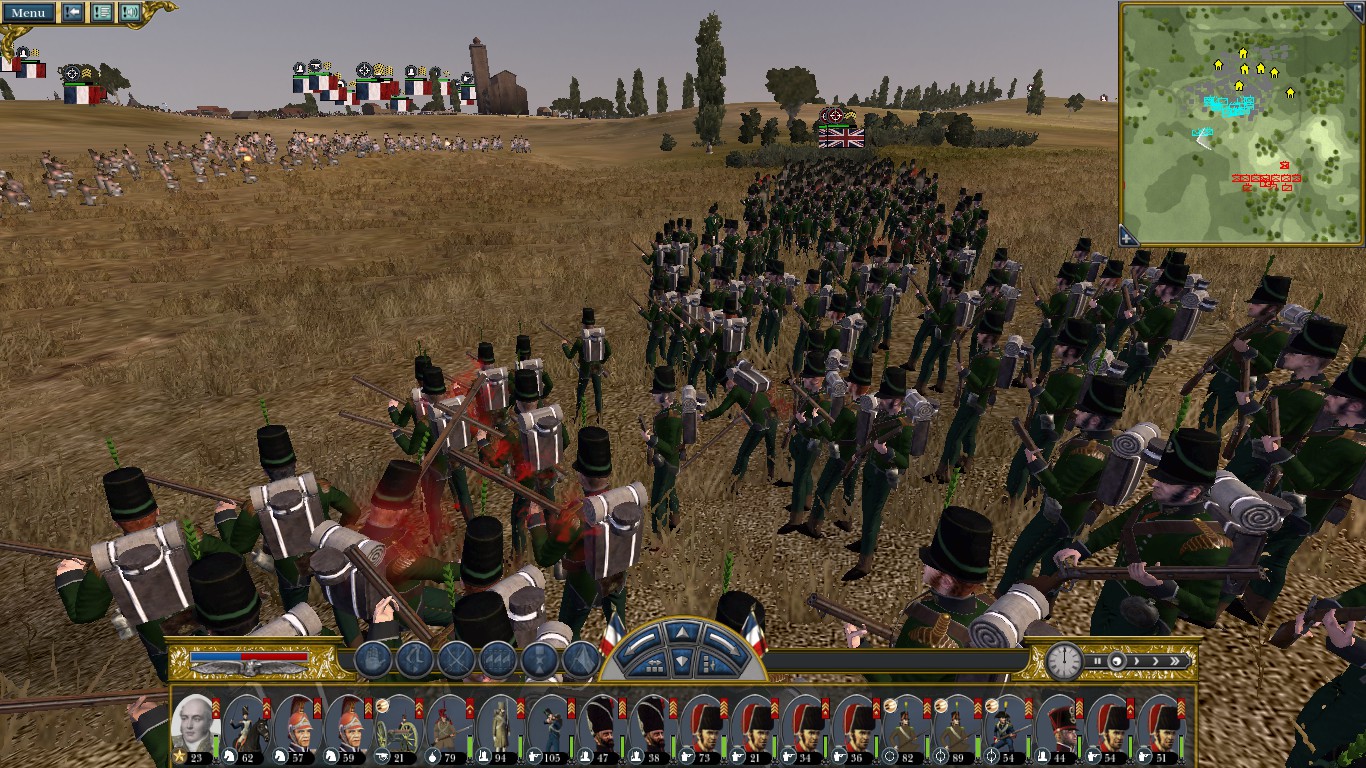
Task: Click the battlefield minimap
Action: (1241, 123)
